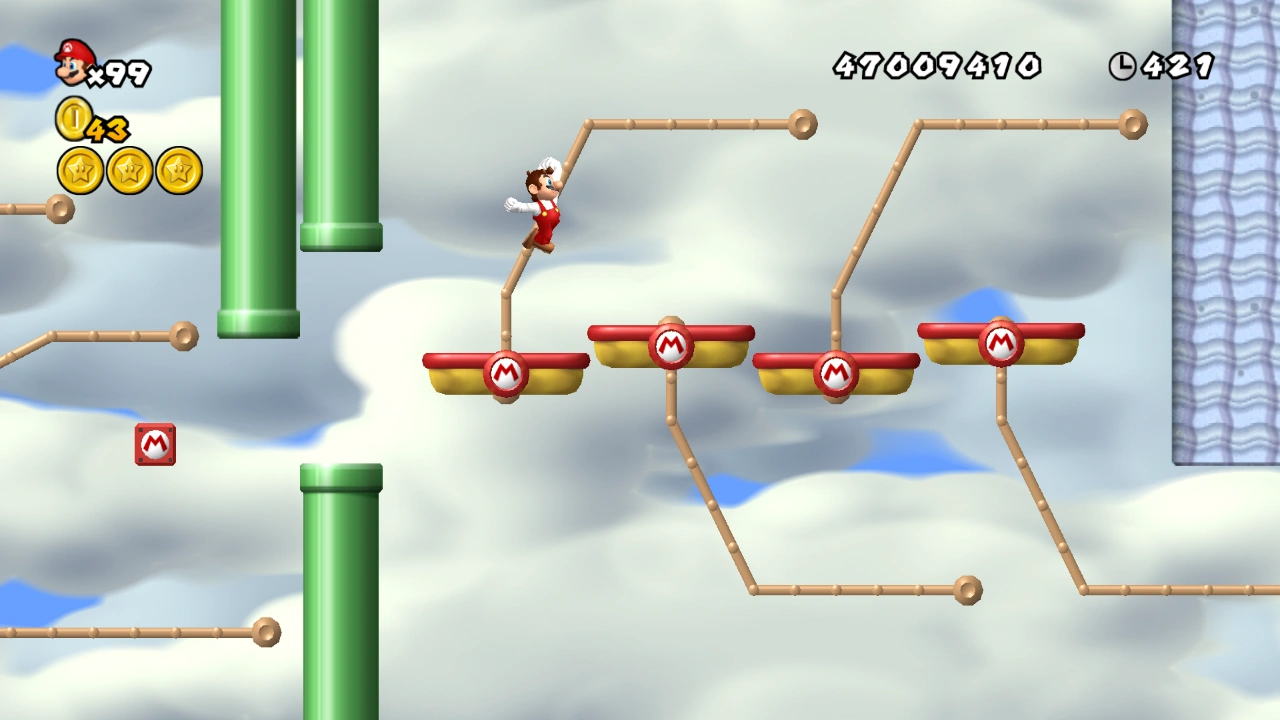Click the clock timer icon

(x=1124, y=66)
